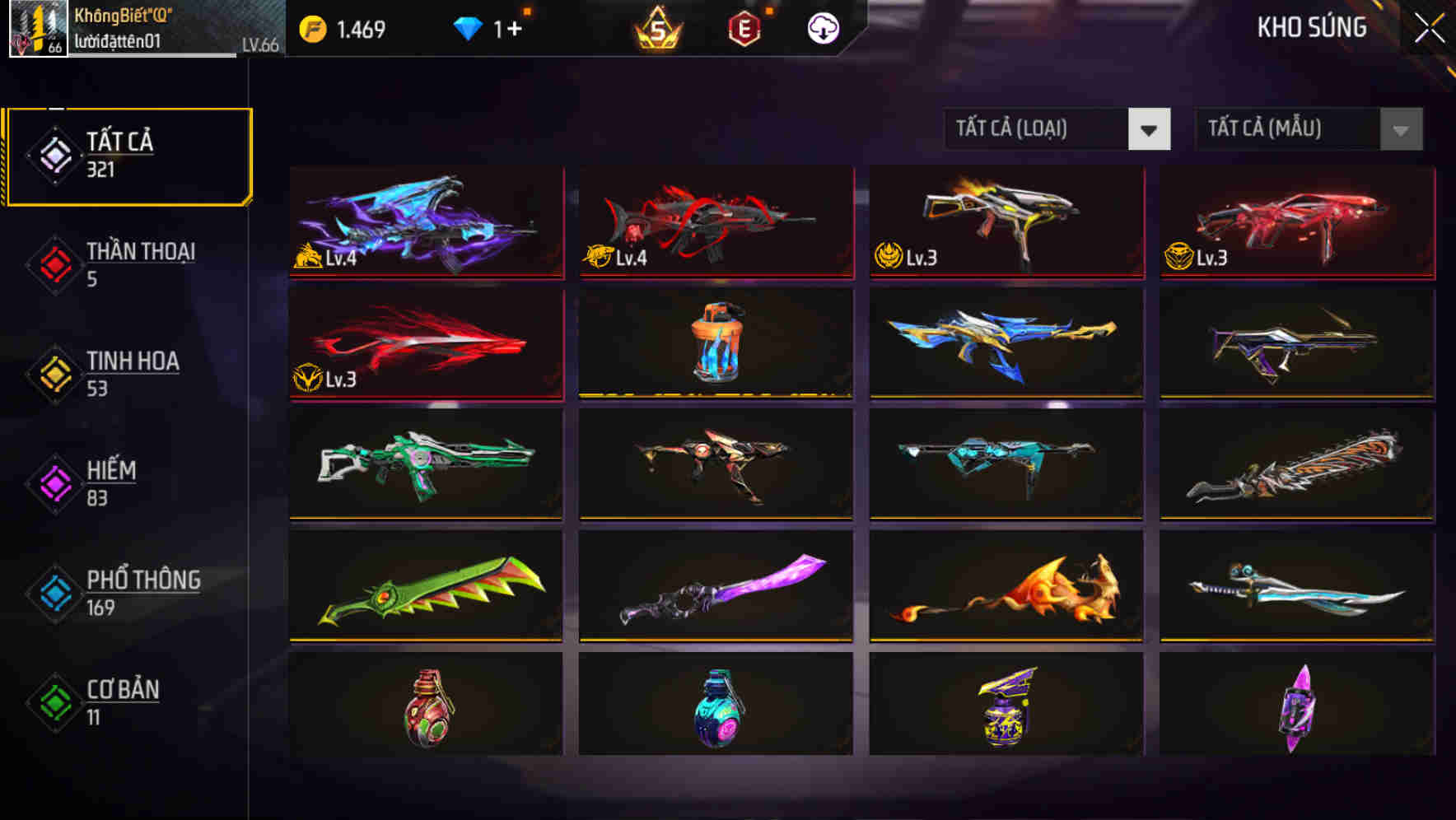
Task: Click the blue diamond currency icon
Action: 469,27
